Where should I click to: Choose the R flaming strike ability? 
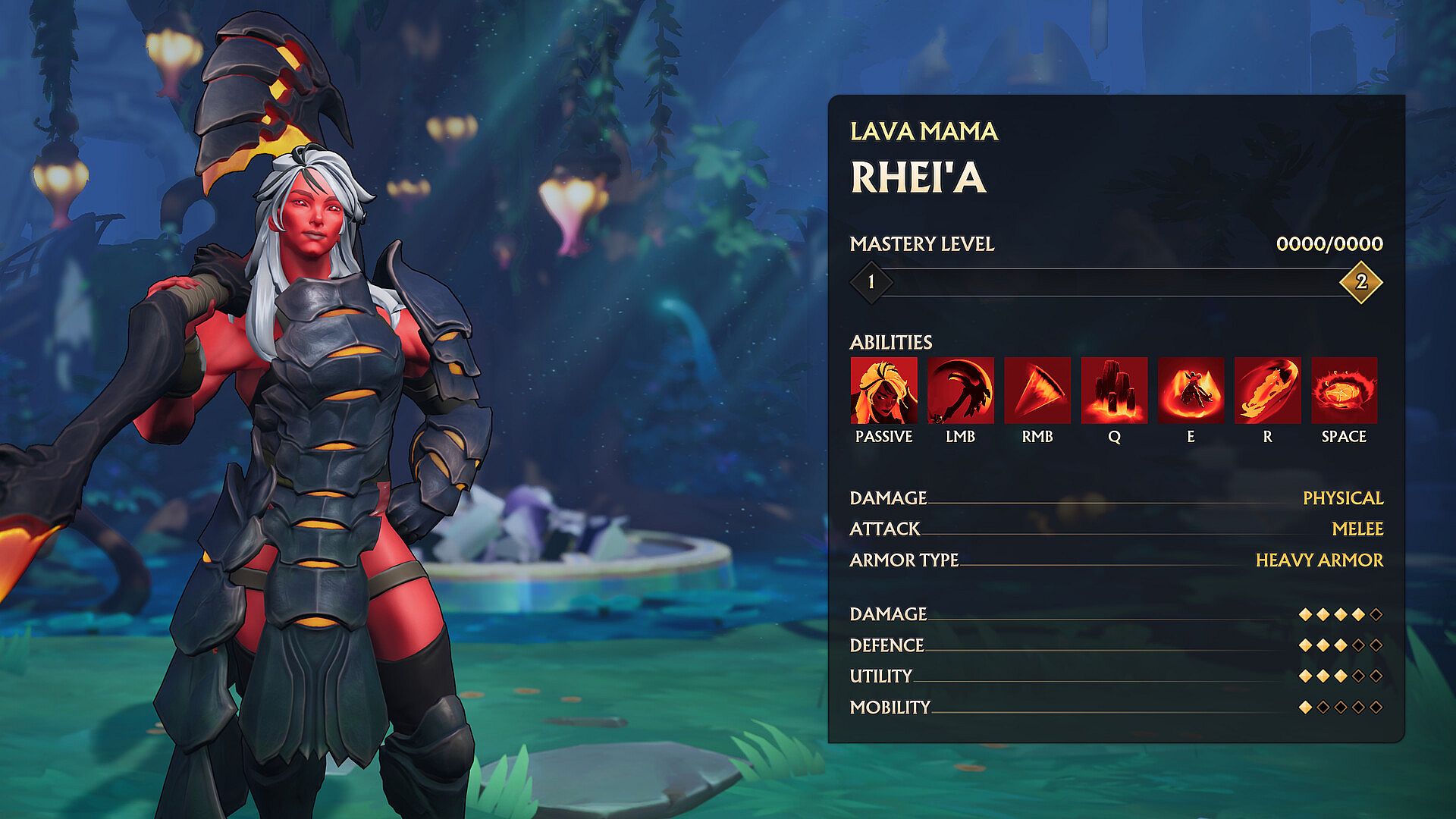(1267, 391)
